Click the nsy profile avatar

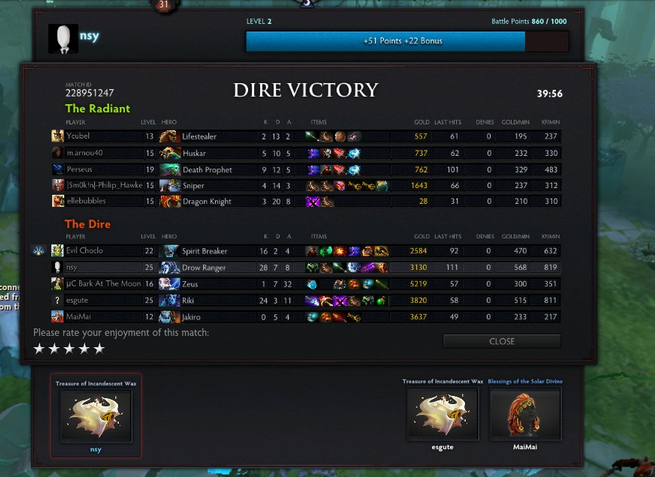click(62, 38)
